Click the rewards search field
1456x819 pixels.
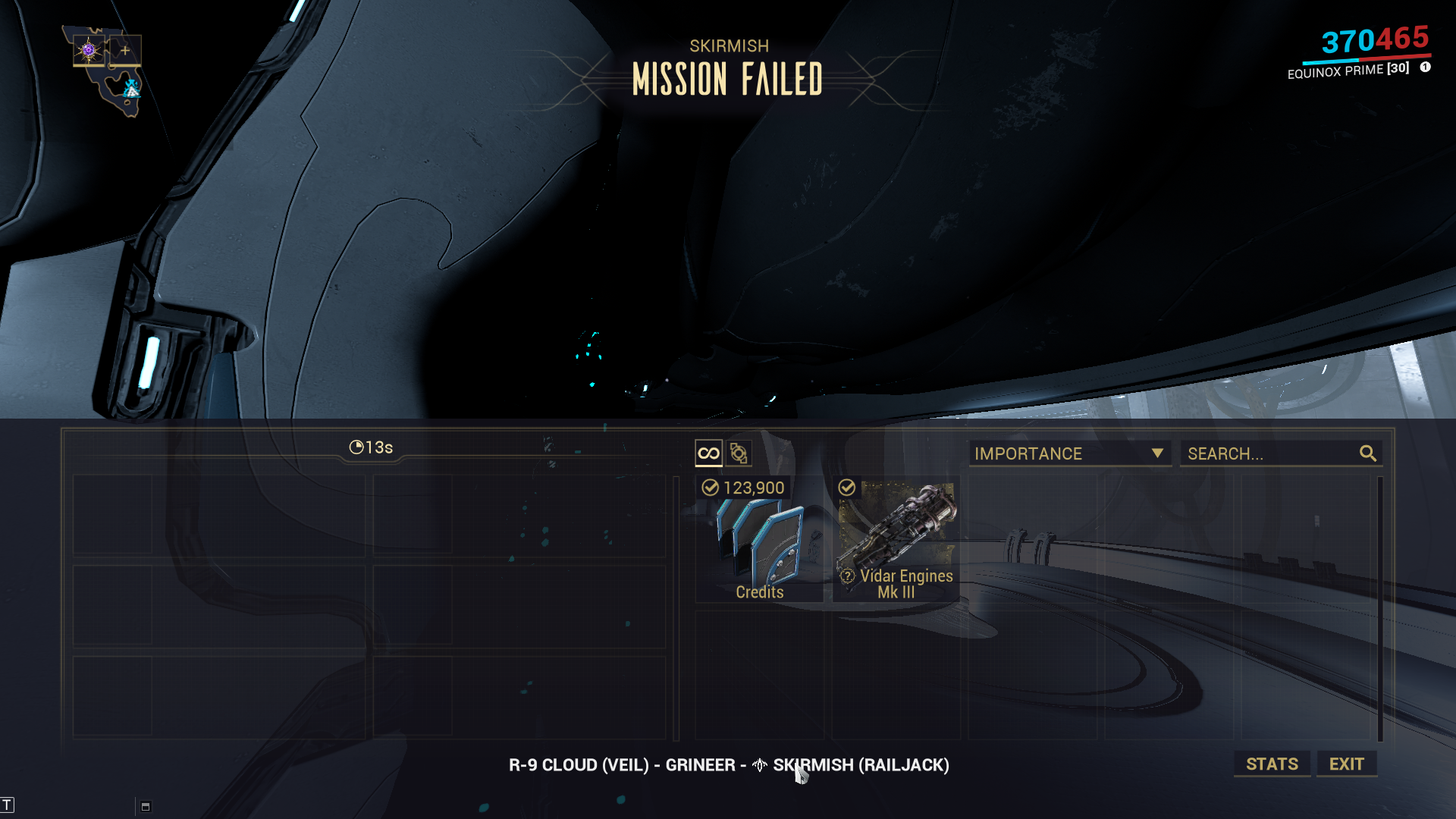(1270, 453)
